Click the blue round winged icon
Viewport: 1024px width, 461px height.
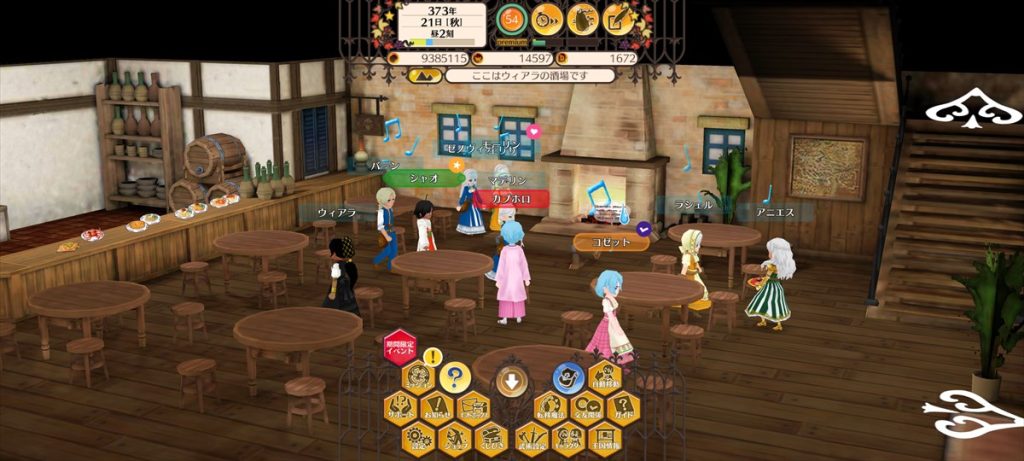point(567,377)
